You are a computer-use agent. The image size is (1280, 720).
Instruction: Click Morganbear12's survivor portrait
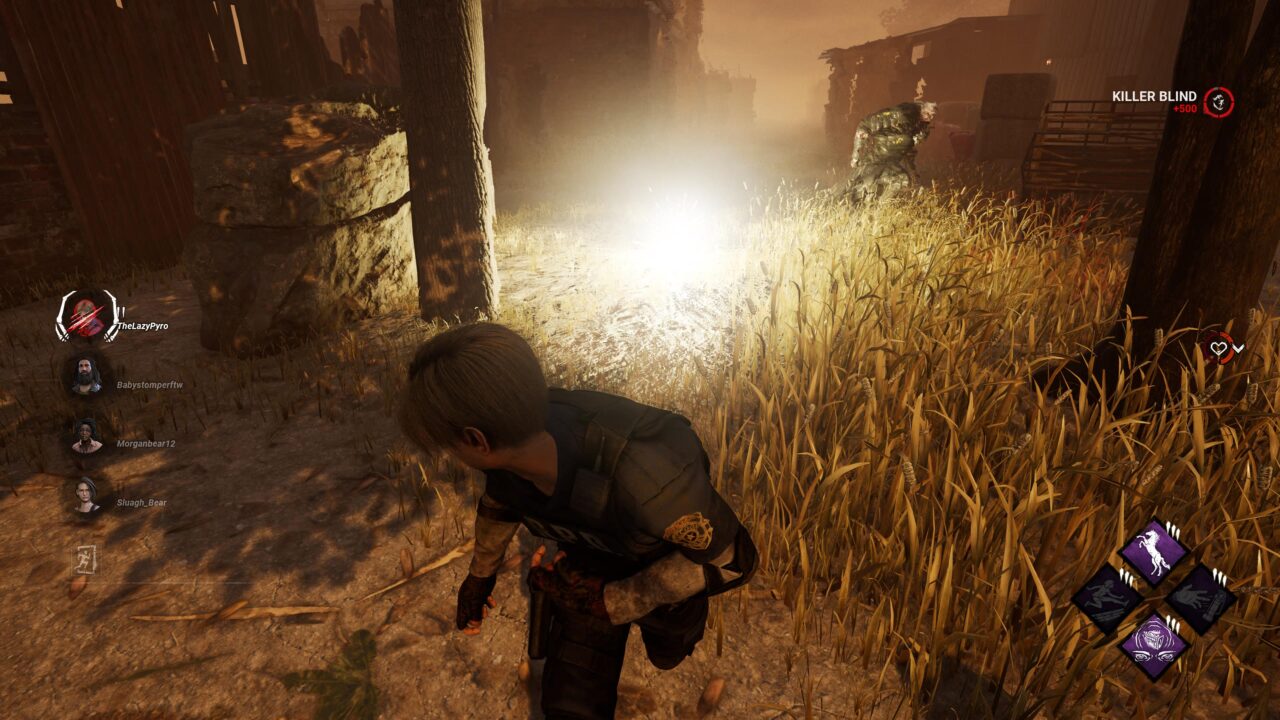tap(86, 436)
